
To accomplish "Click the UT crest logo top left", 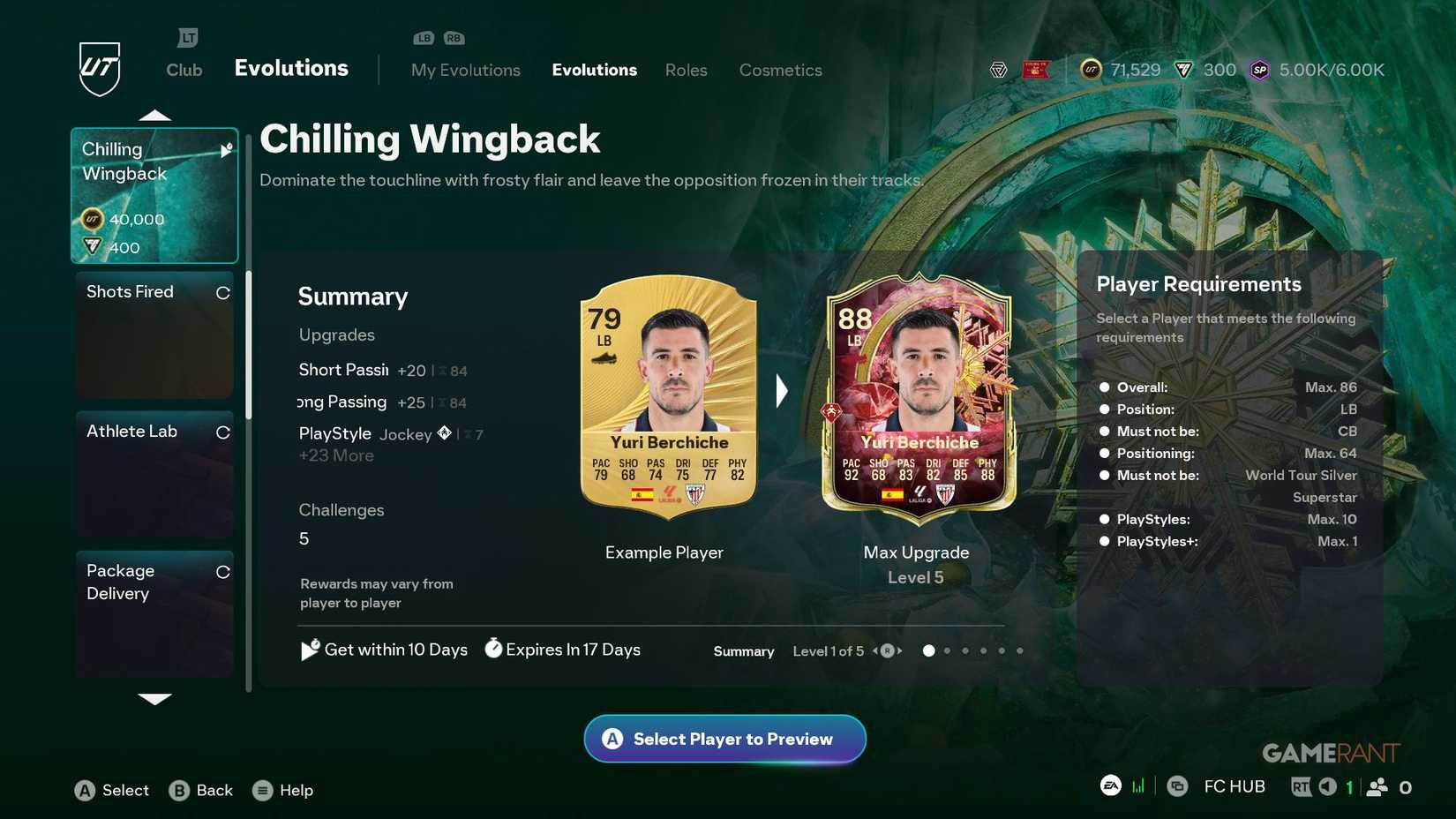I will tap(100, 65).
